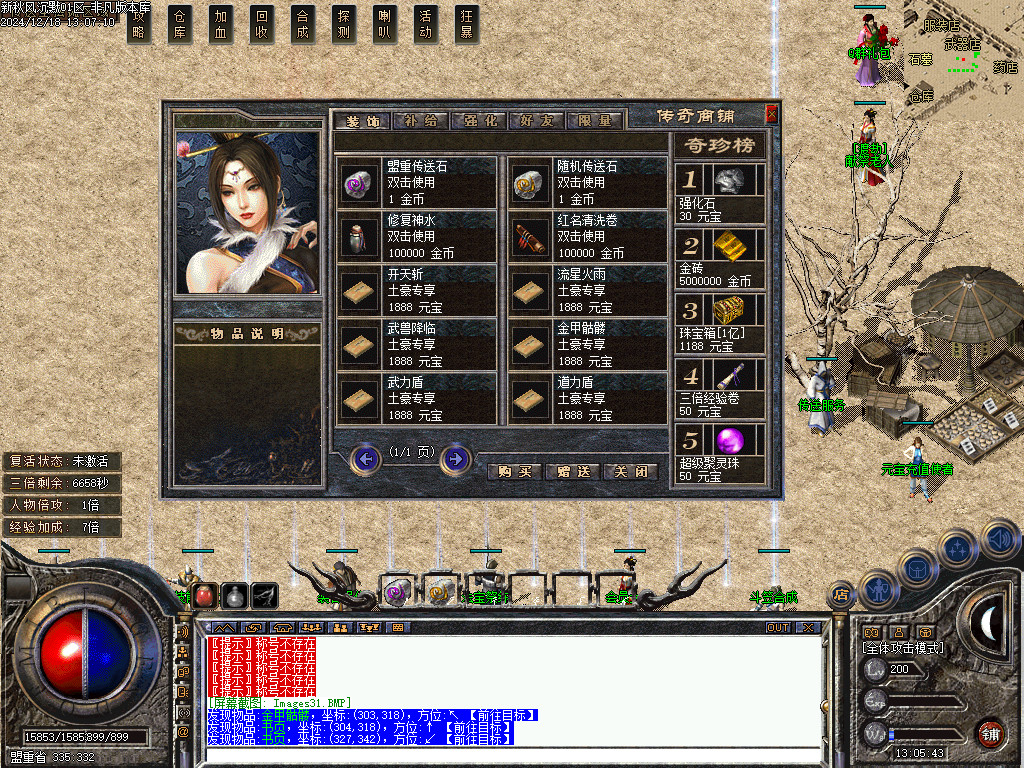
Task: Click the 赠送 gift button
Action: coord(575,471)
